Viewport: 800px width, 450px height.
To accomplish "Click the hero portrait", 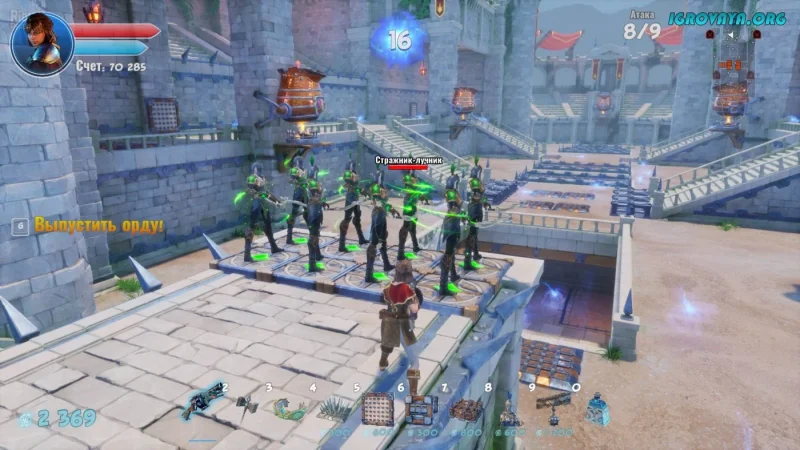I will [41, 43].
